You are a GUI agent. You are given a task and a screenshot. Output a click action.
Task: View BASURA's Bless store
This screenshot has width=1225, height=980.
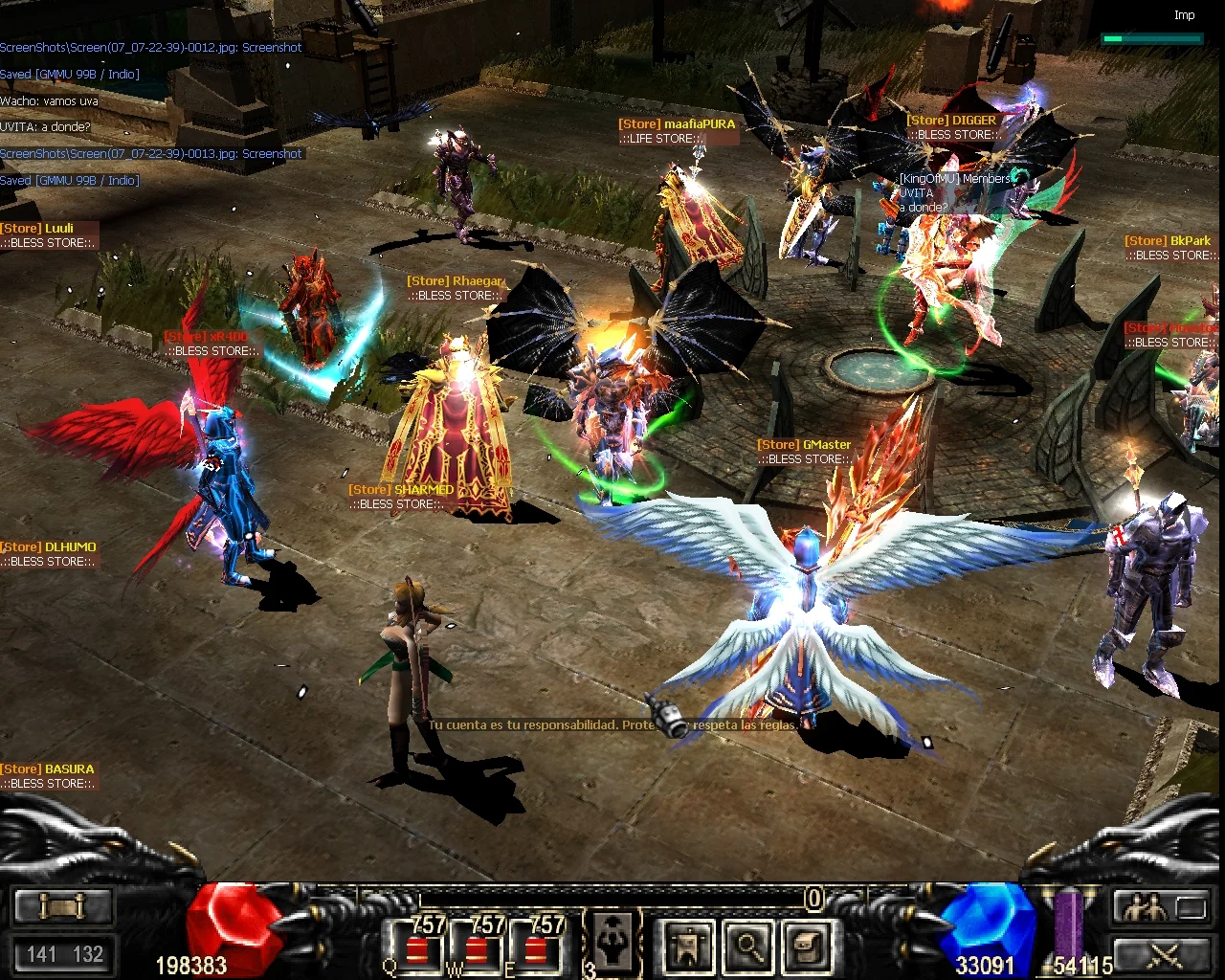click(47, 776)
